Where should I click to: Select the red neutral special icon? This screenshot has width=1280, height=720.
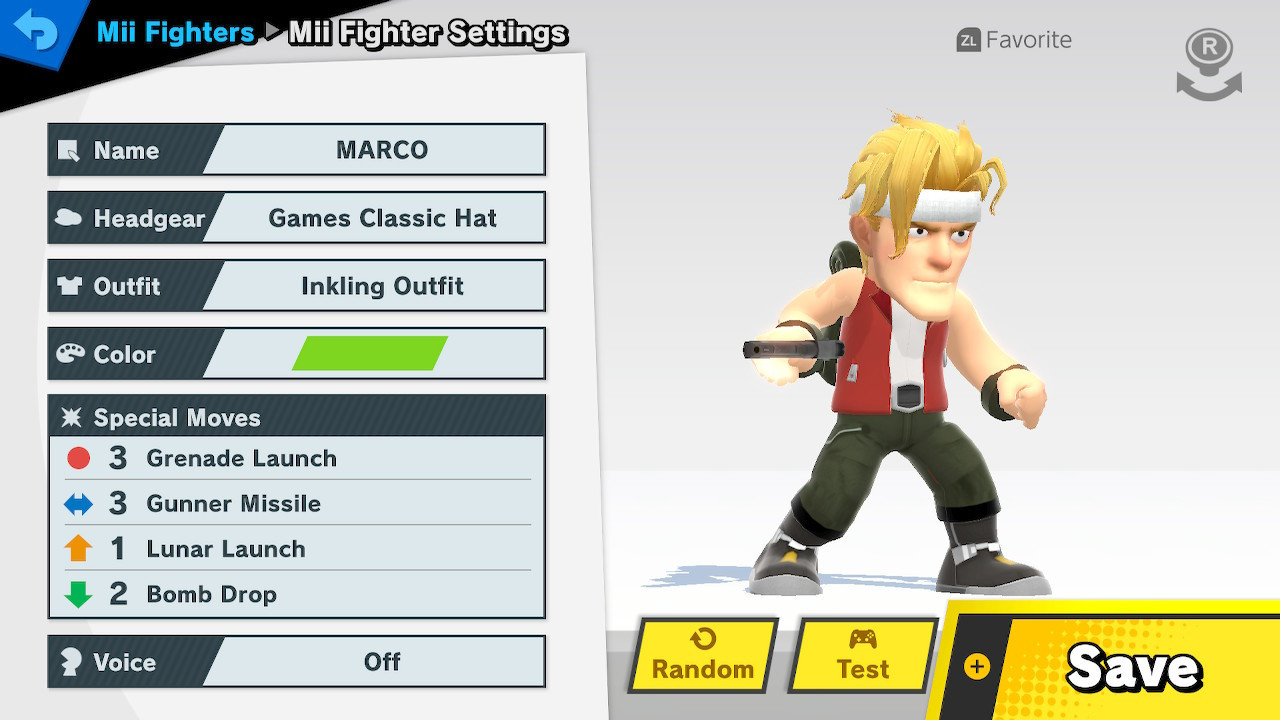(80, 458)
